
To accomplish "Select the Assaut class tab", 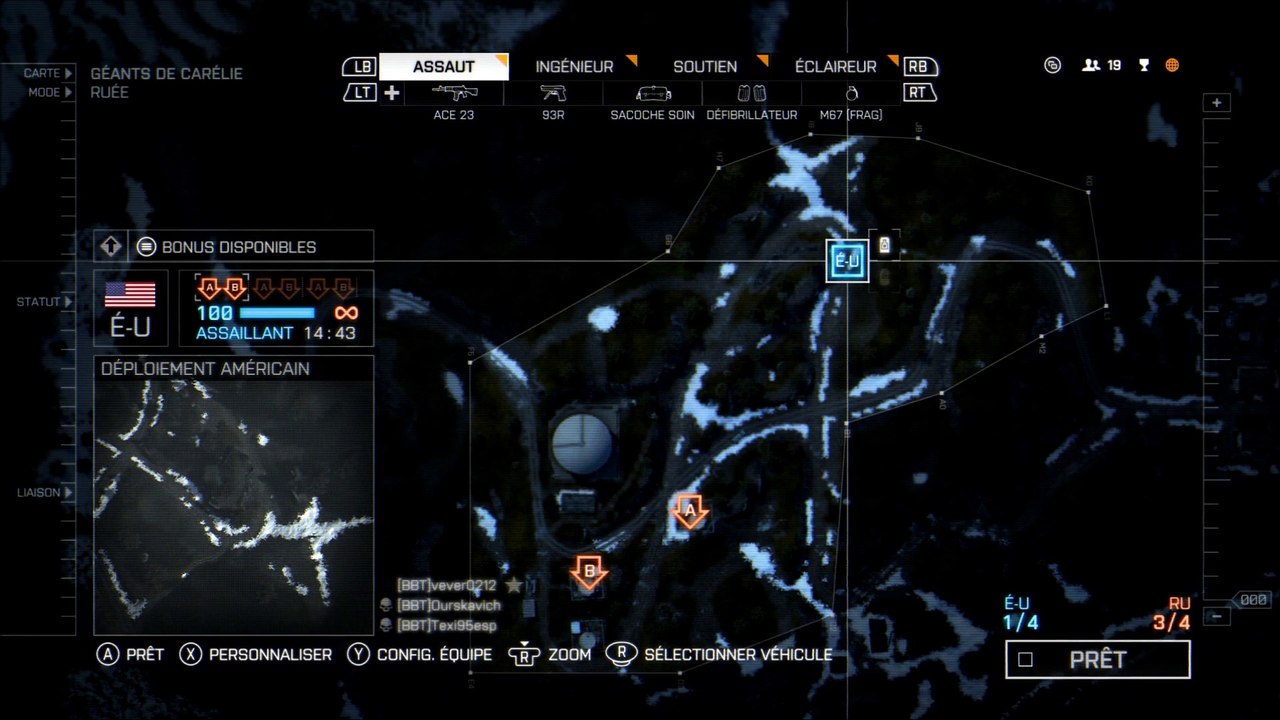I will point(443,67).
